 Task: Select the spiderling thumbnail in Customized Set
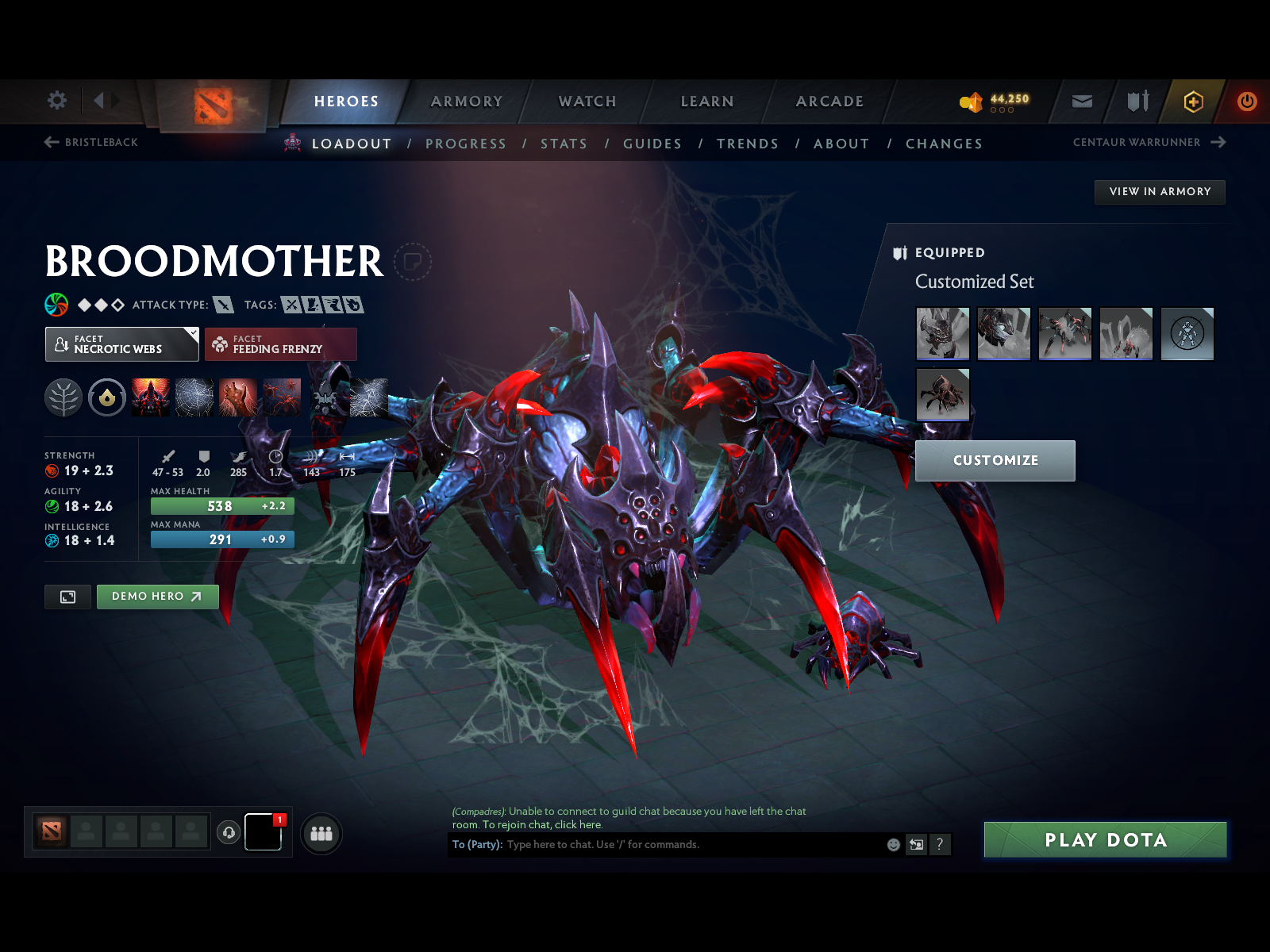click(943, 394)
